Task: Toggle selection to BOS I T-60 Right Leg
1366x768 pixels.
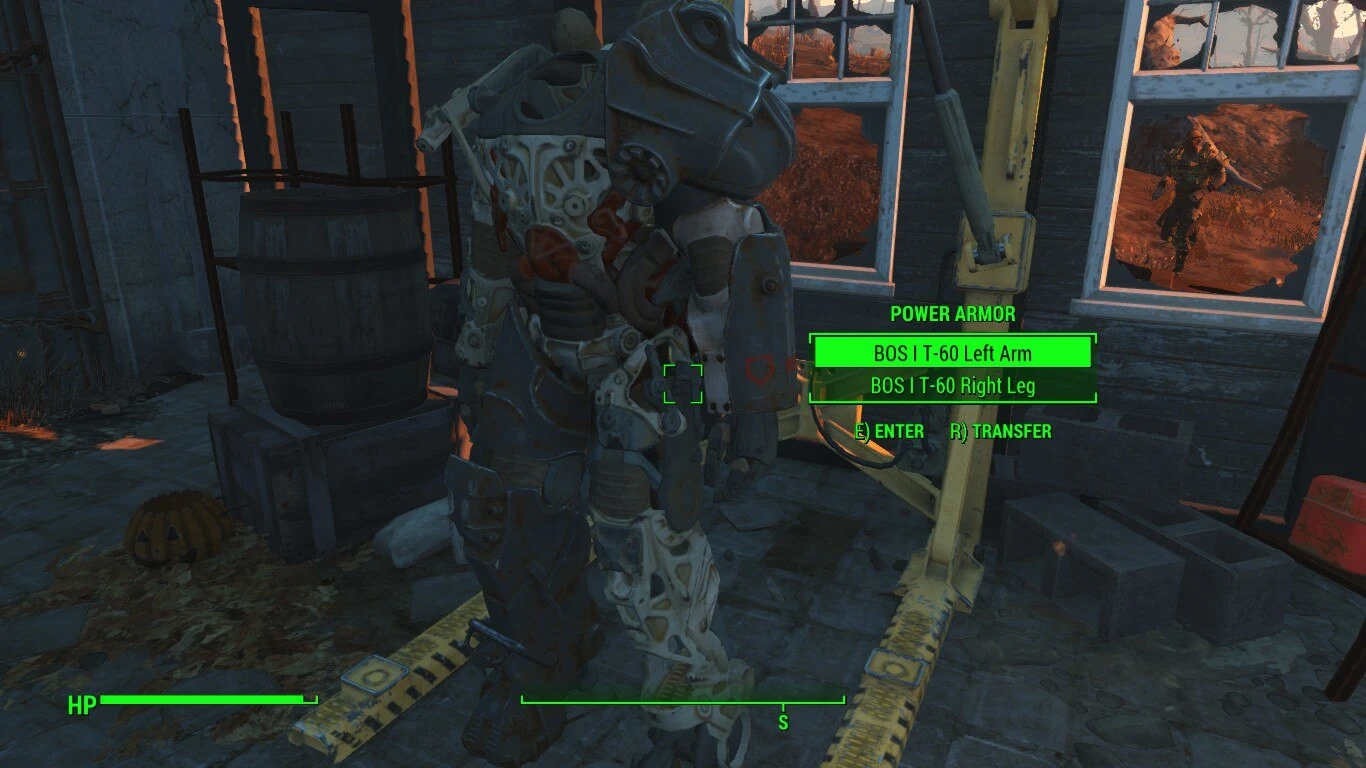Action: (x=953, y=386)
